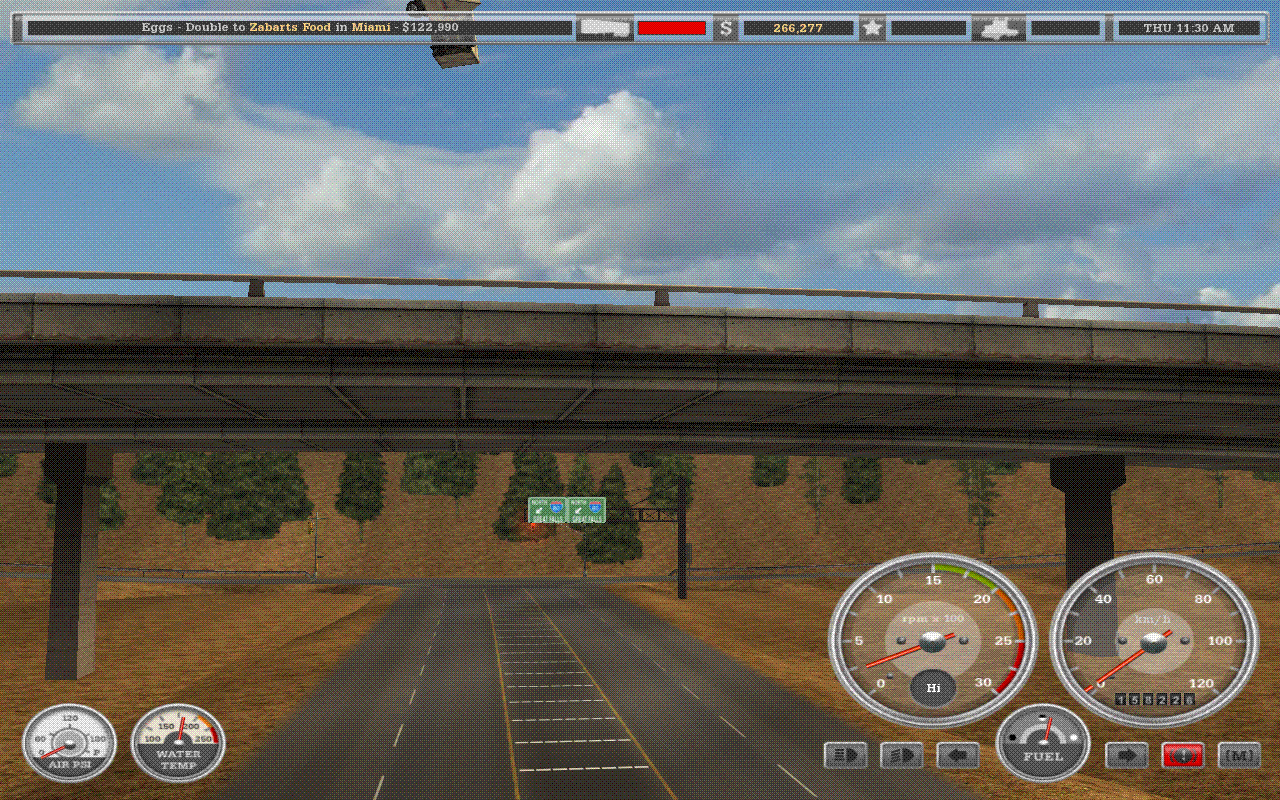Click the dollar sign money icon
This screenshot has width=1280, height=800.
coord(726,28)
